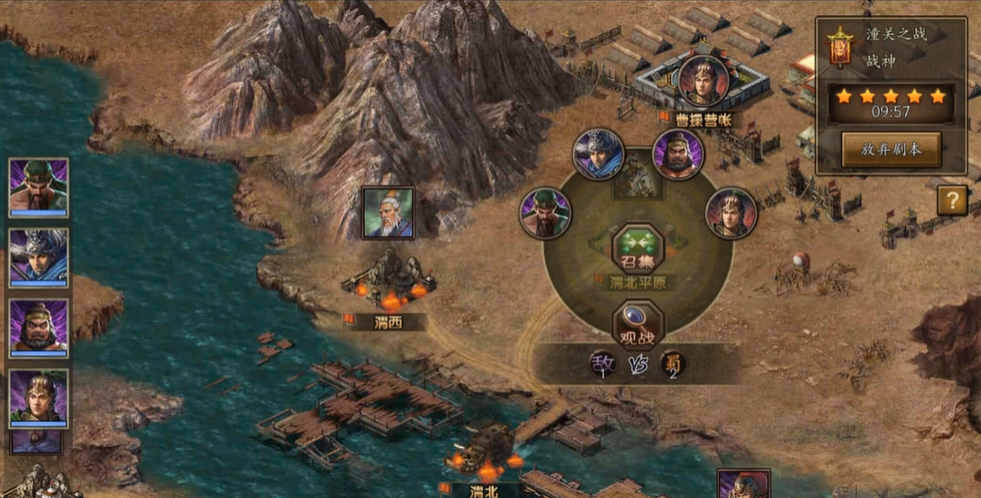The image size is (981, 498).
Task: Choose silver-helmet general in left portrait list
Action: tap(39, 257)
